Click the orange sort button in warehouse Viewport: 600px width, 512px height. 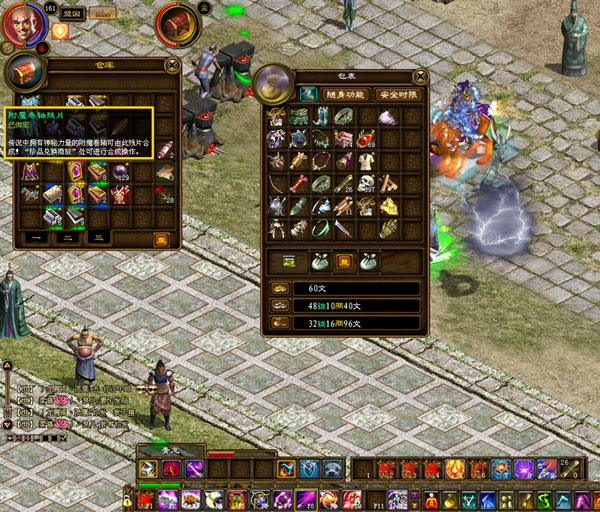tap(160, 238)
